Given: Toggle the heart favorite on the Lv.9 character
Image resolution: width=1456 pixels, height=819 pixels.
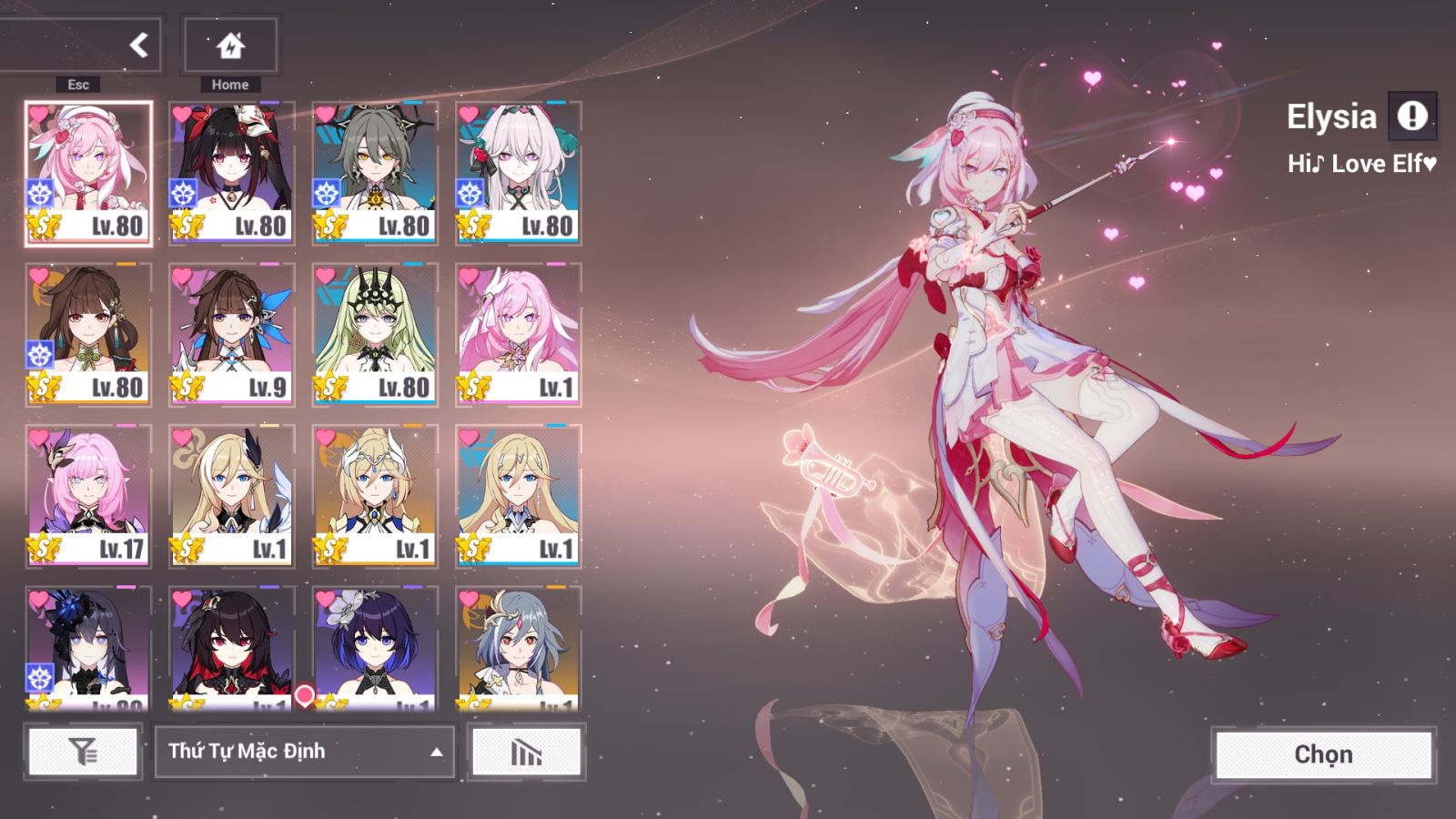Looking at the screenshot, I should tap(180, 273).
